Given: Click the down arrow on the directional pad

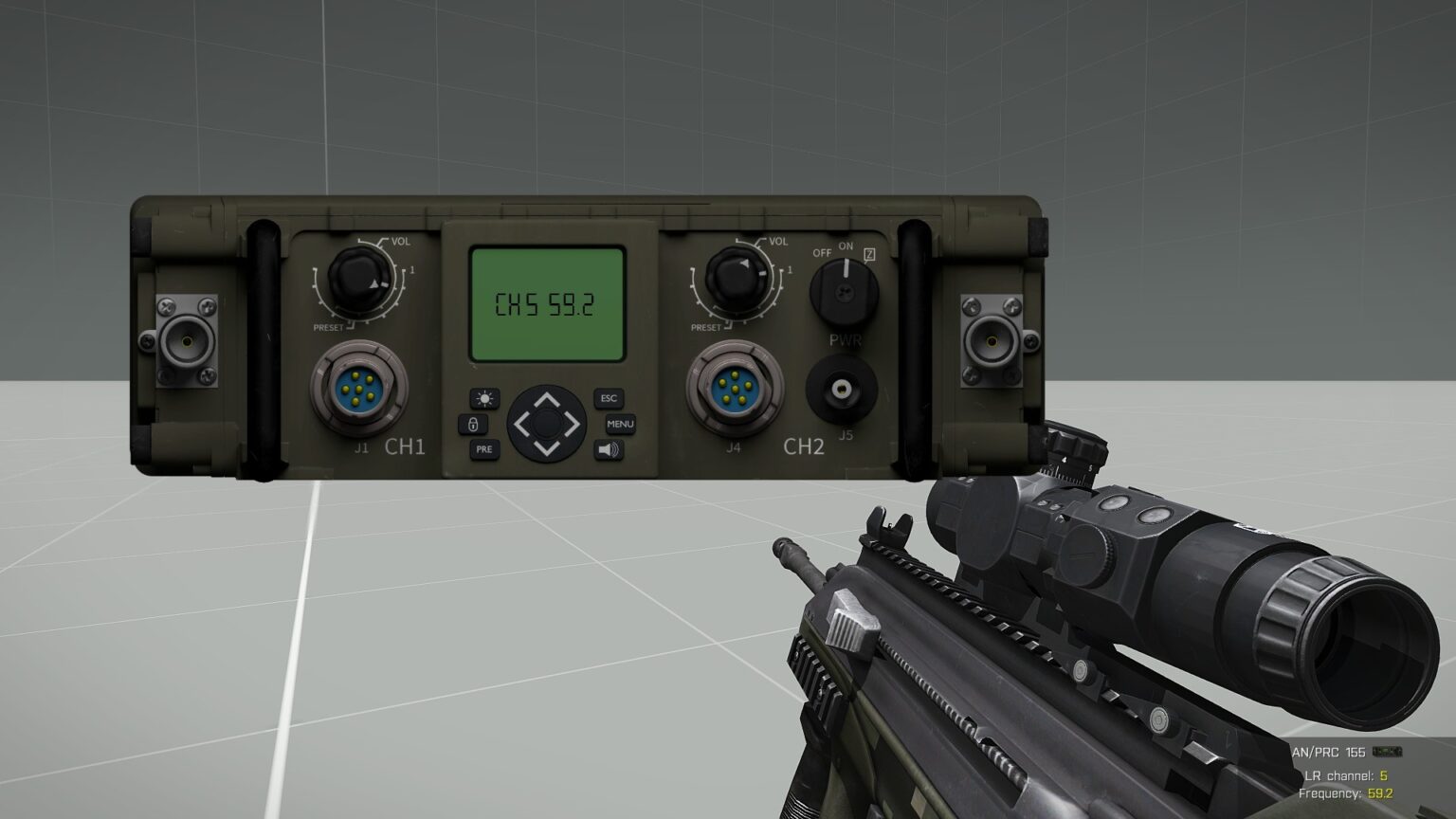Looking at the screenshot, I should pyautogui.click(x=546, y=446).
